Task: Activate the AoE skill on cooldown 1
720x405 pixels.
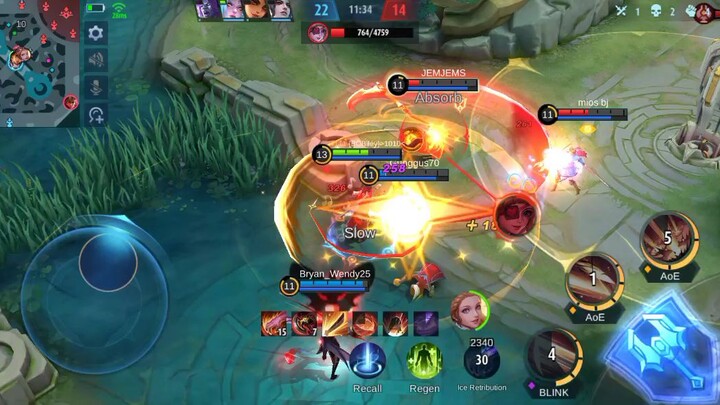Action: pyautogui.click(x=594, y=281)
